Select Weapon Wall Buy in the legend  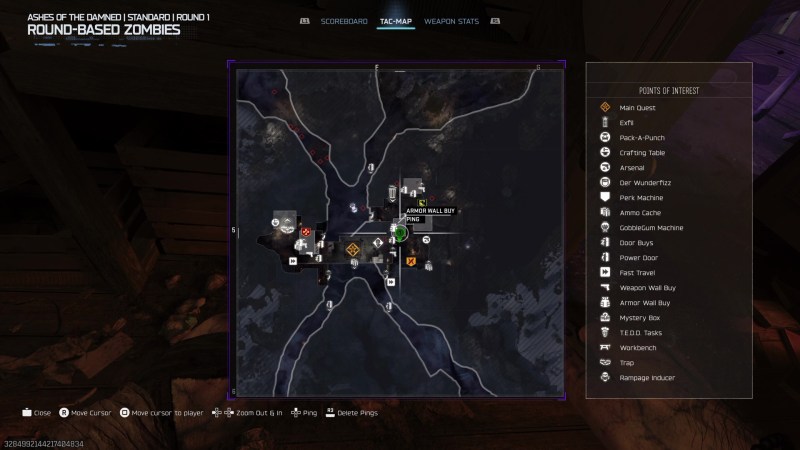coord(647,287)
